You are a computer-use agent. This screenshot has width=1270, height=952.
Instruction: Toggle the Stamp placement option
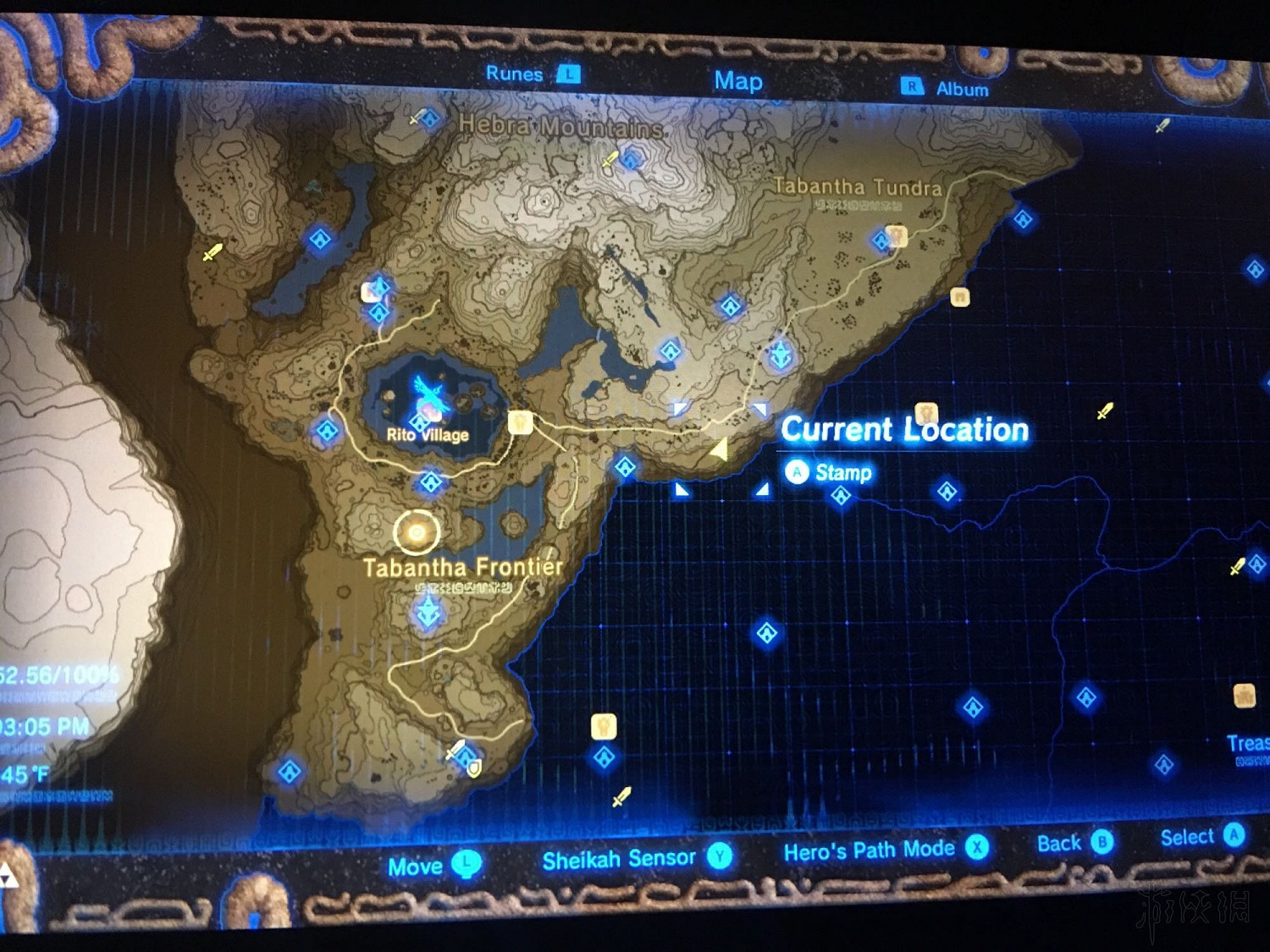tap(828, 472)
